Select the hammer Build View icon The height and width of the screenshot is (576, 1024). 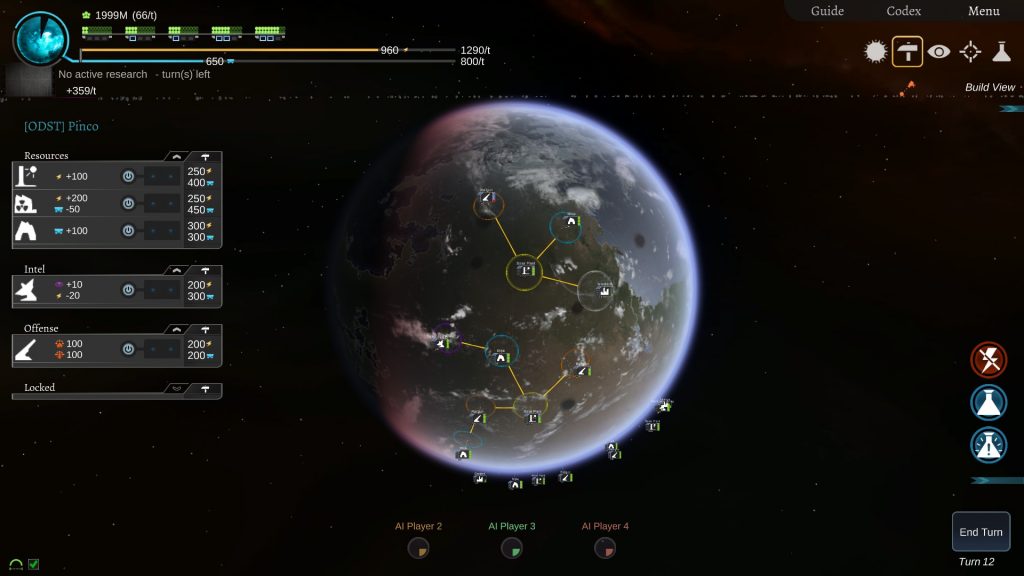(x=907, y=52)
